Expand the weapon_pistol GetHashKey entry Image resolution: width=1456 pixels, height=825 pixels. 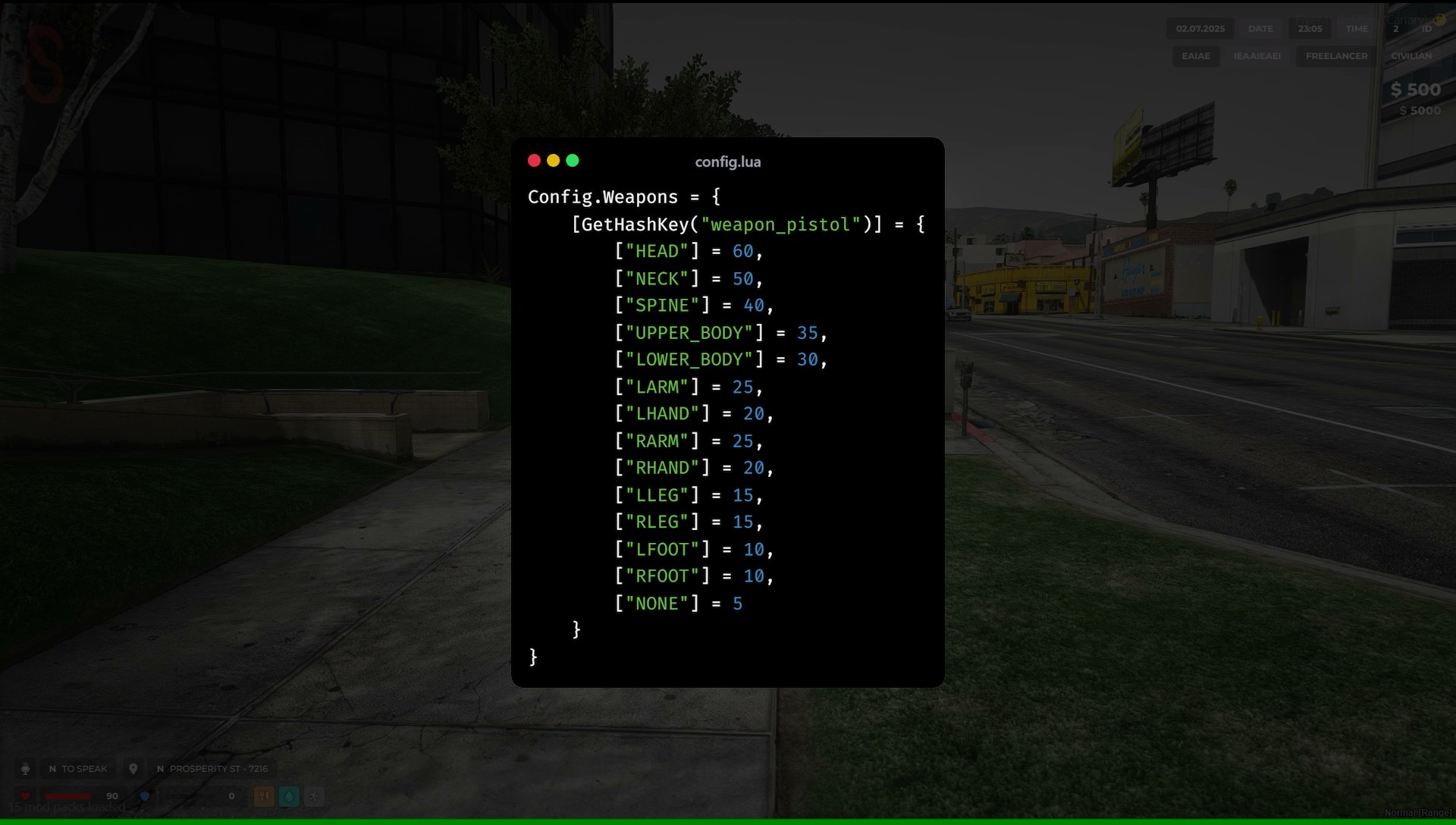(x=747, y=224)
